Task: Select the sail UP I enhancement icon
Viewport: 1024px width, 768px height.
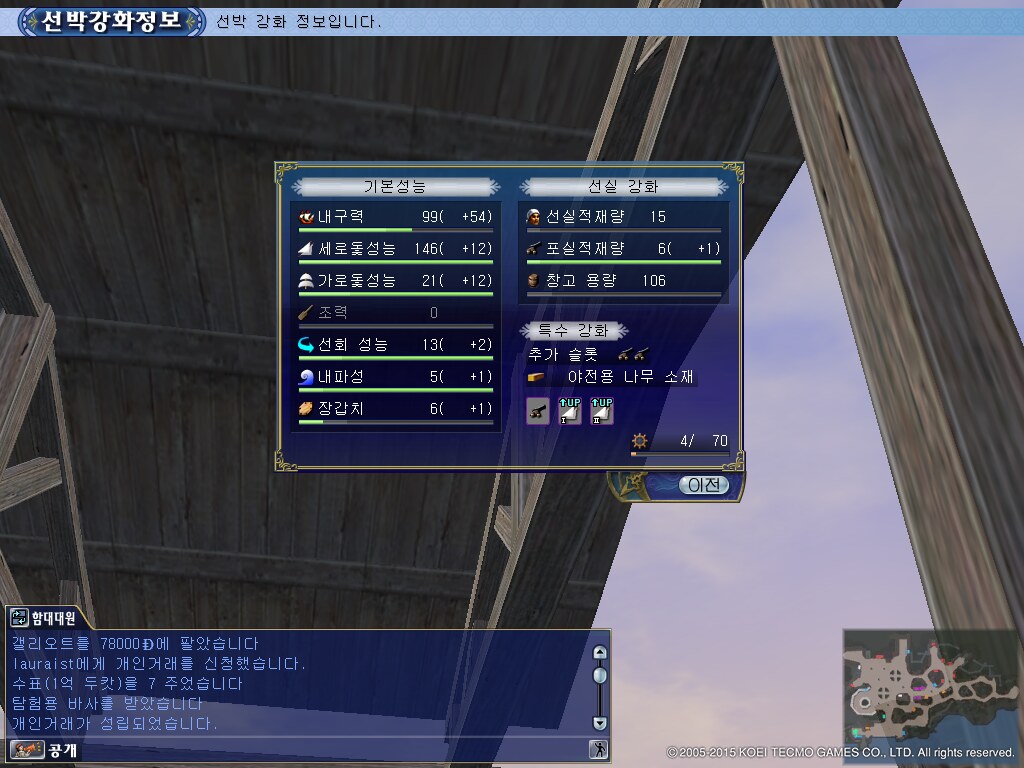Action: [x=569, y=410]
